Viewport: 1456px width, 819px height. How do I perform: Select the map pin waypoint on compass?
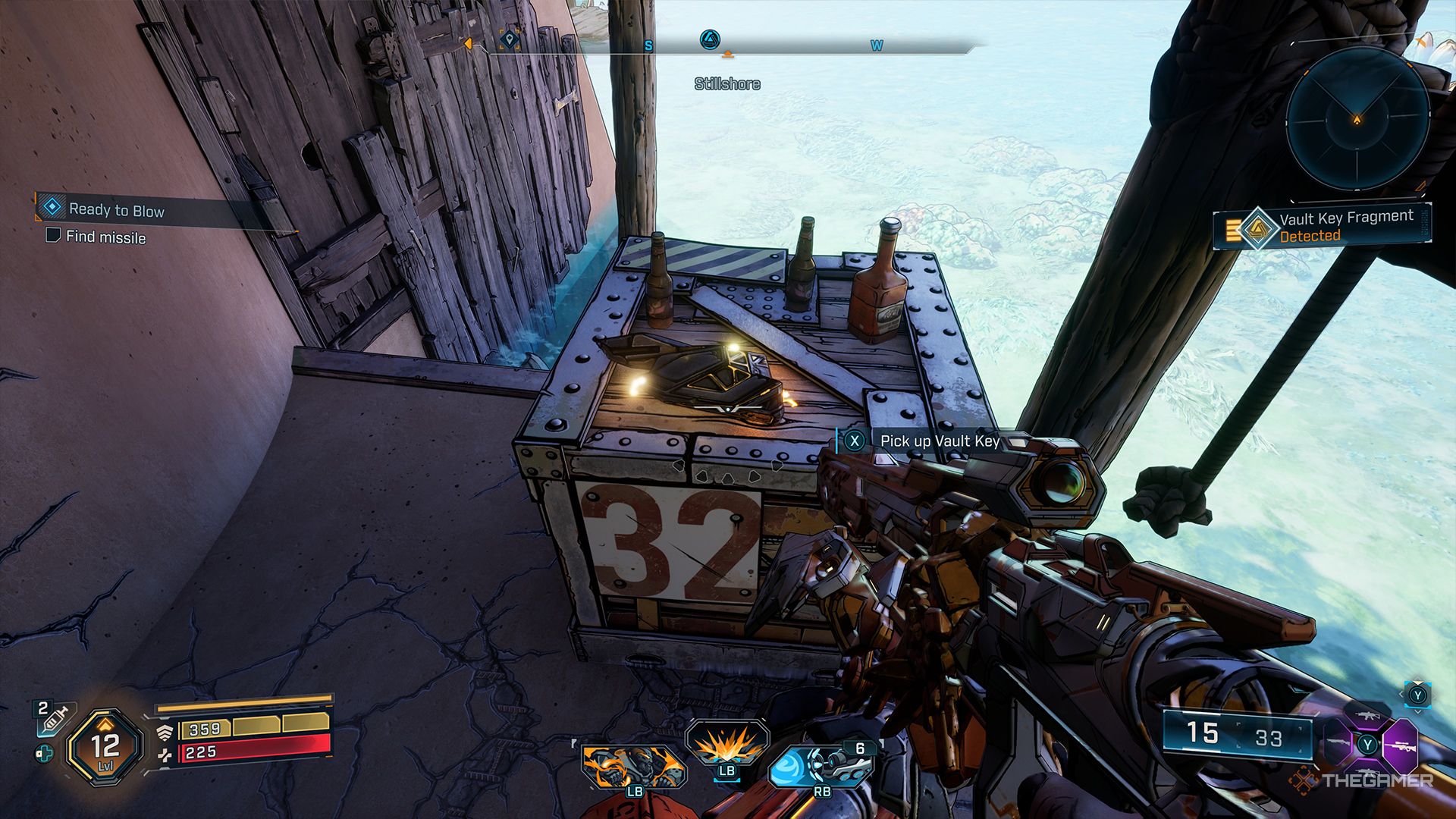pyautogui.click(x=510, y=38)
